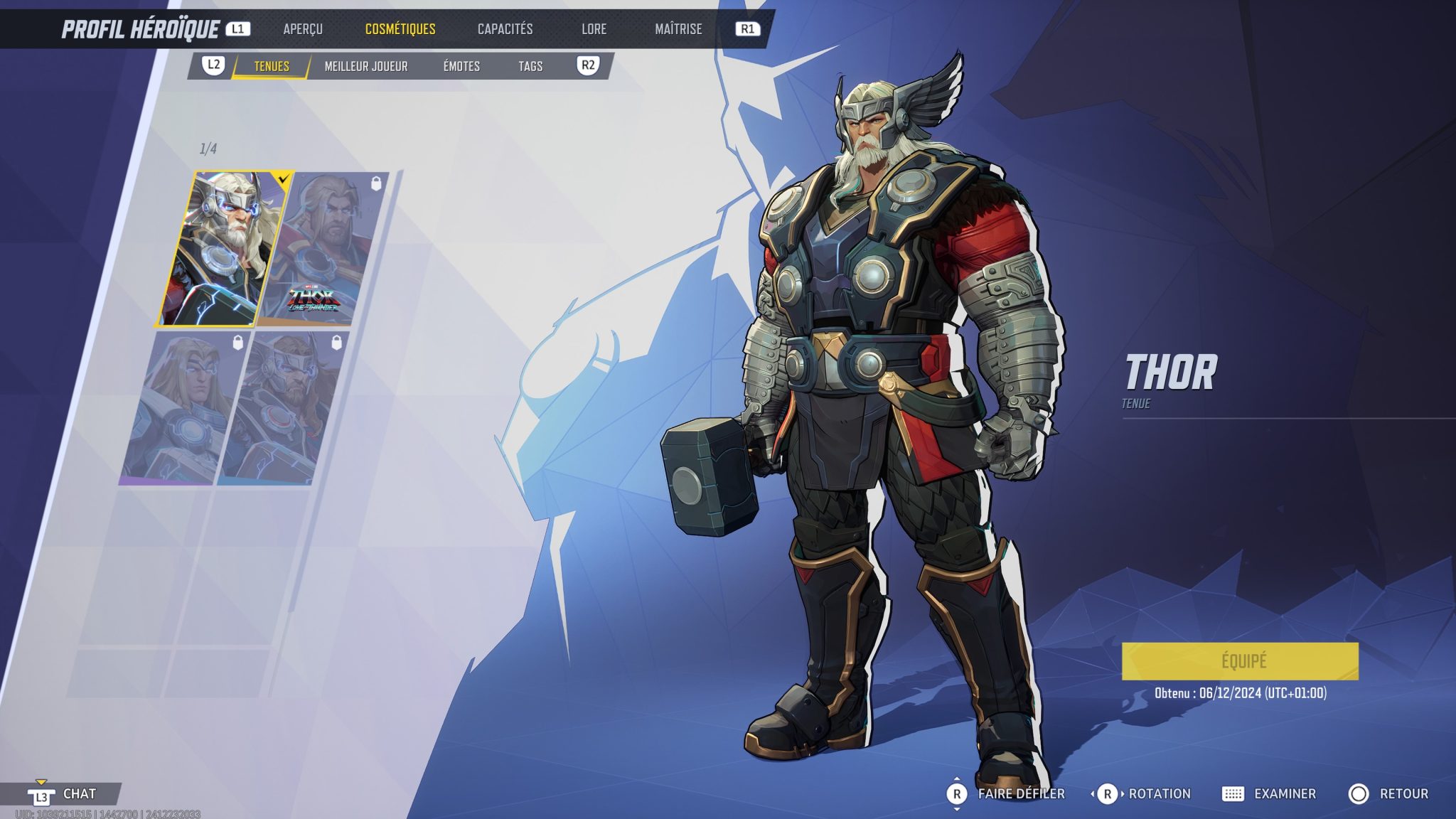Image resolution: width=1456 pixels, height=819 pixels.
Task: Click the R1 shoulder button icon
Action: tap(753, 29)
